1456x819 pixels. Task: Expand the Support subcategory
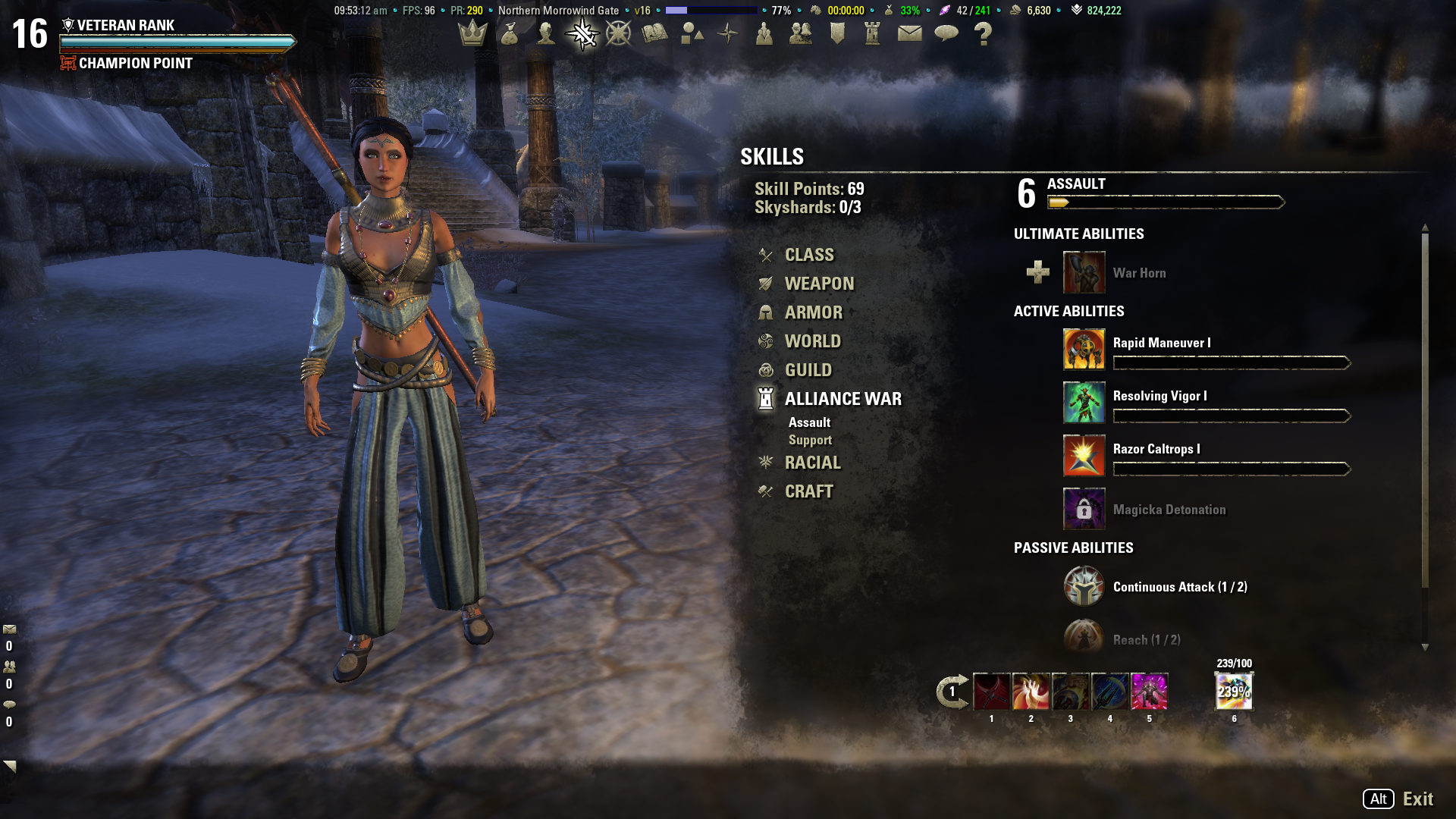811,440
